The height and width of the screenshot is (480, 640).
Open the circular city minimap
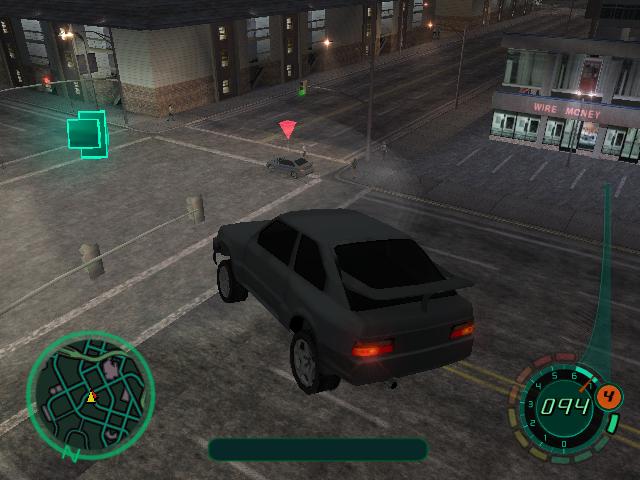pos(90,394)
